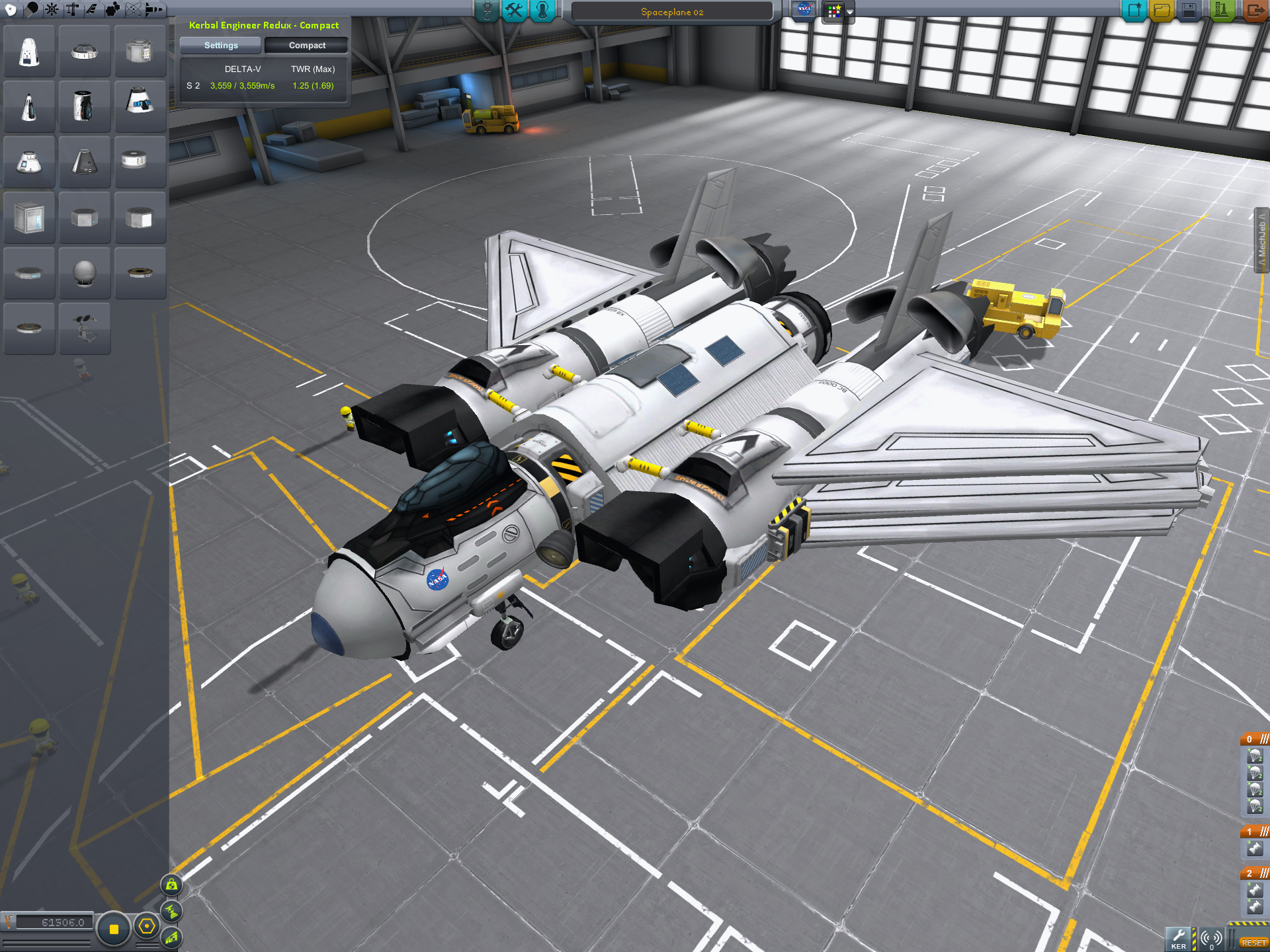Viewport: 1270px width, 952px height.
Task: Click the yellow square symmetry mode button
Action: [114, 929]
